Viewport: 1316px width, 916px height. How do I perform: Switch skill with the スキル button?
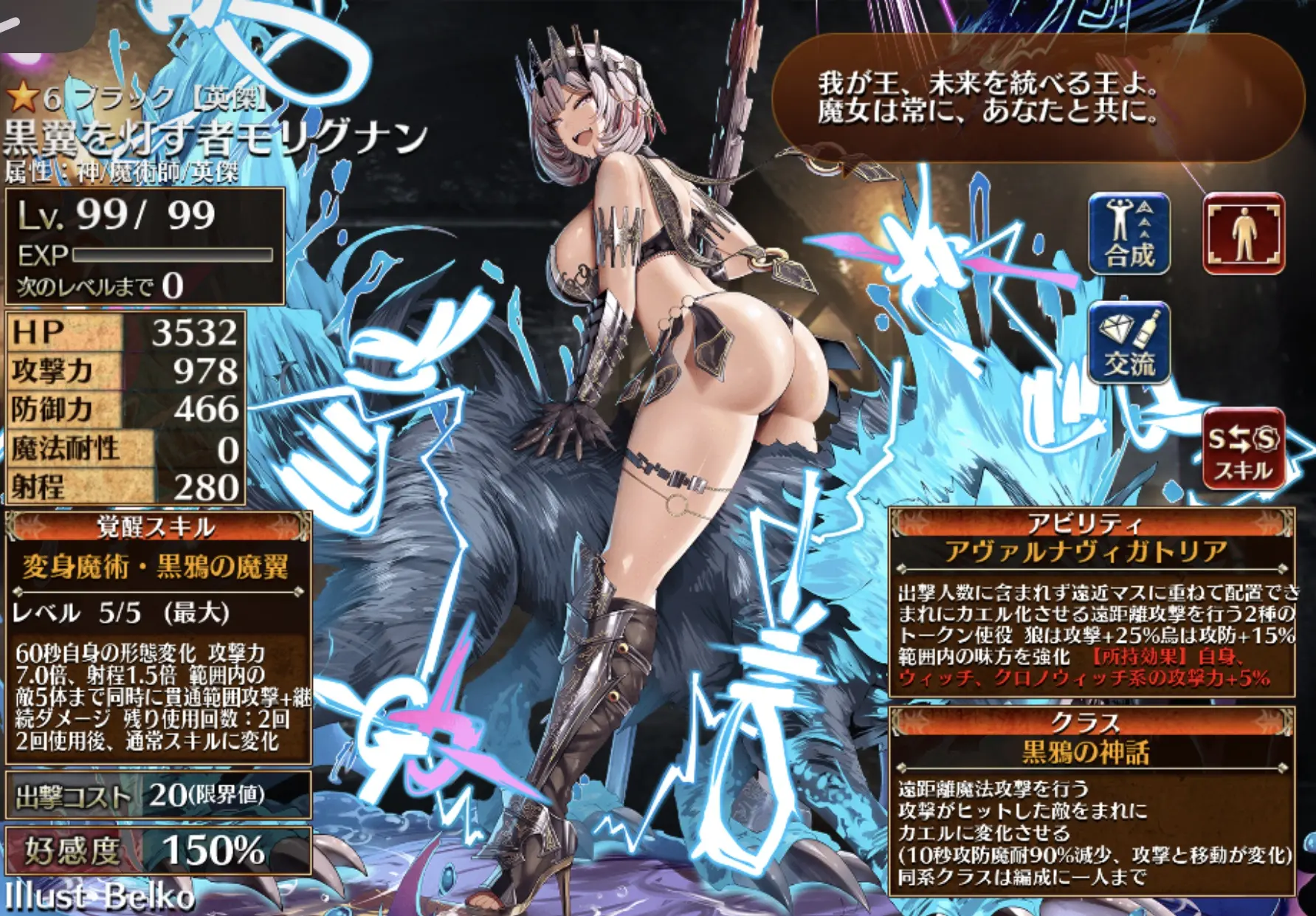(x=1244, y=448)
